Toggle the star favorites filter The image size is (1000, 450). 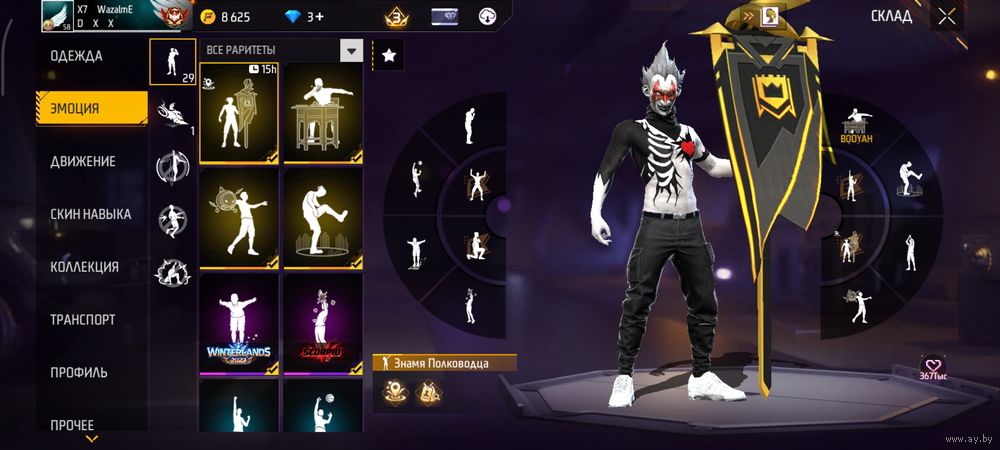click(x=389, y=56)
